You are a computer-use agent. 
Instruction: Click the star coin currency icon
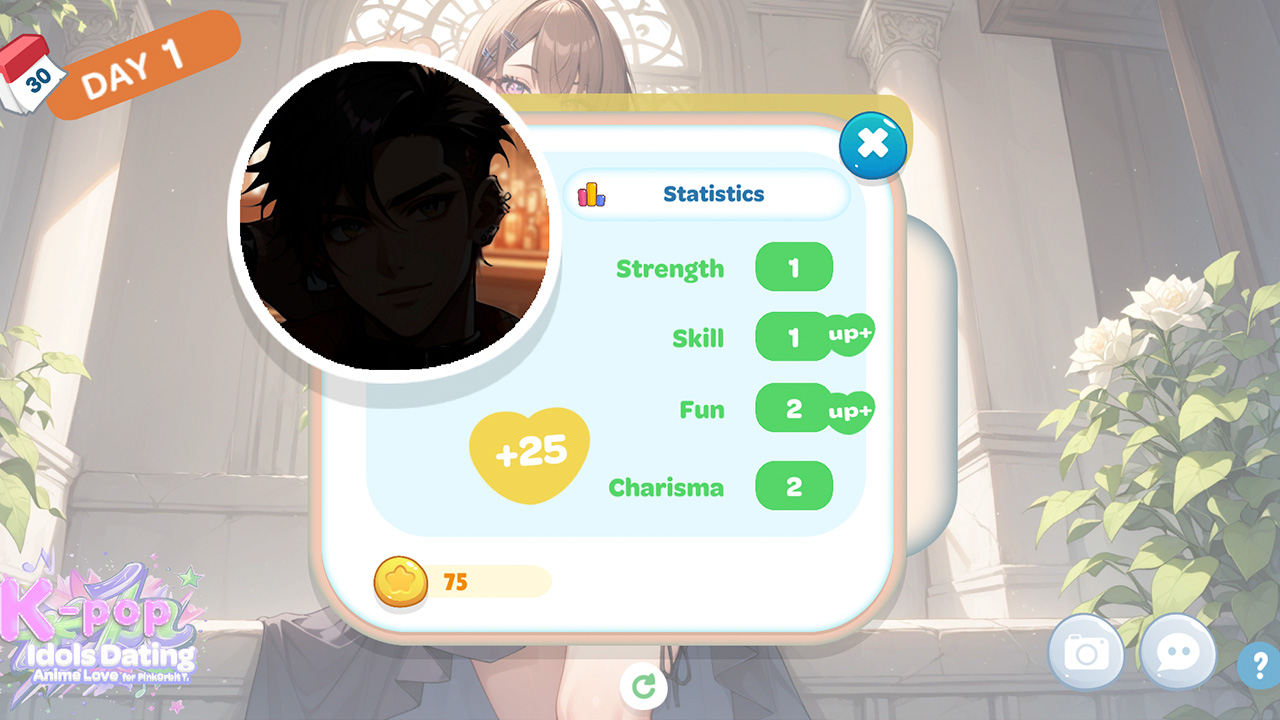pos(401,582)
